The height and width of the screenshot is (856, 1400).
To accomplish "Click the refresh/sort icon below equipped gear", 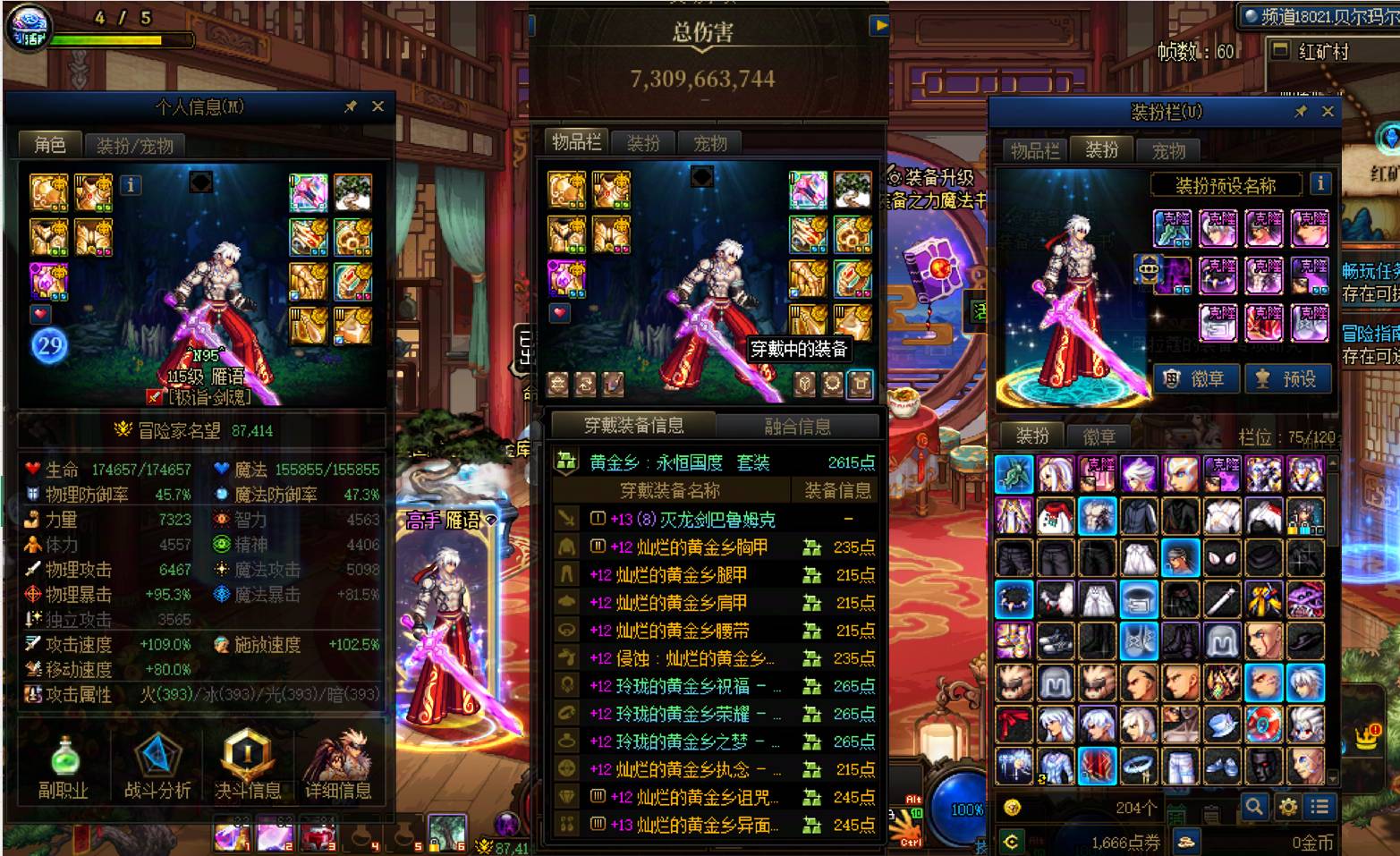I will coord(586,385).
